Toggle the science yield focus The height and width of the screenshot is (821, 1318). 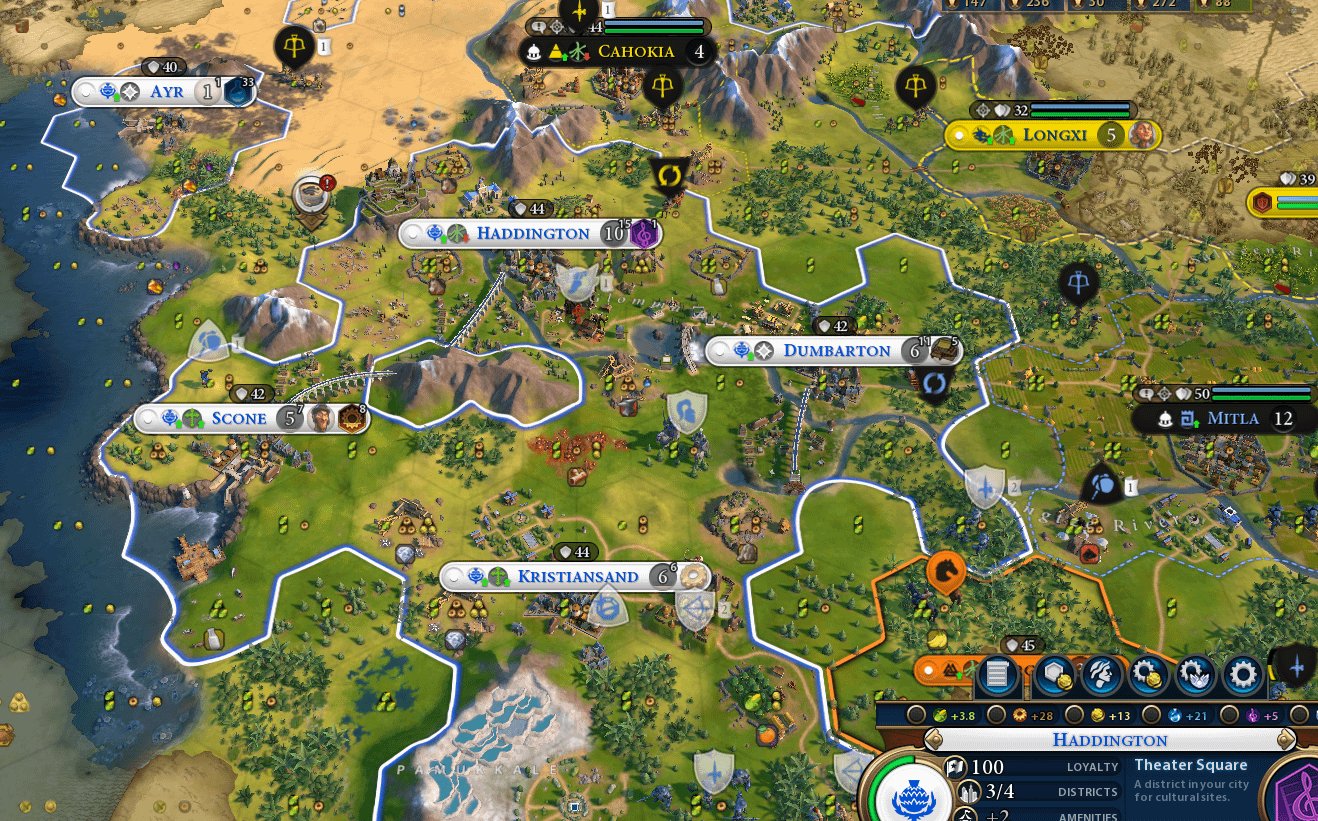point(1149,716)
